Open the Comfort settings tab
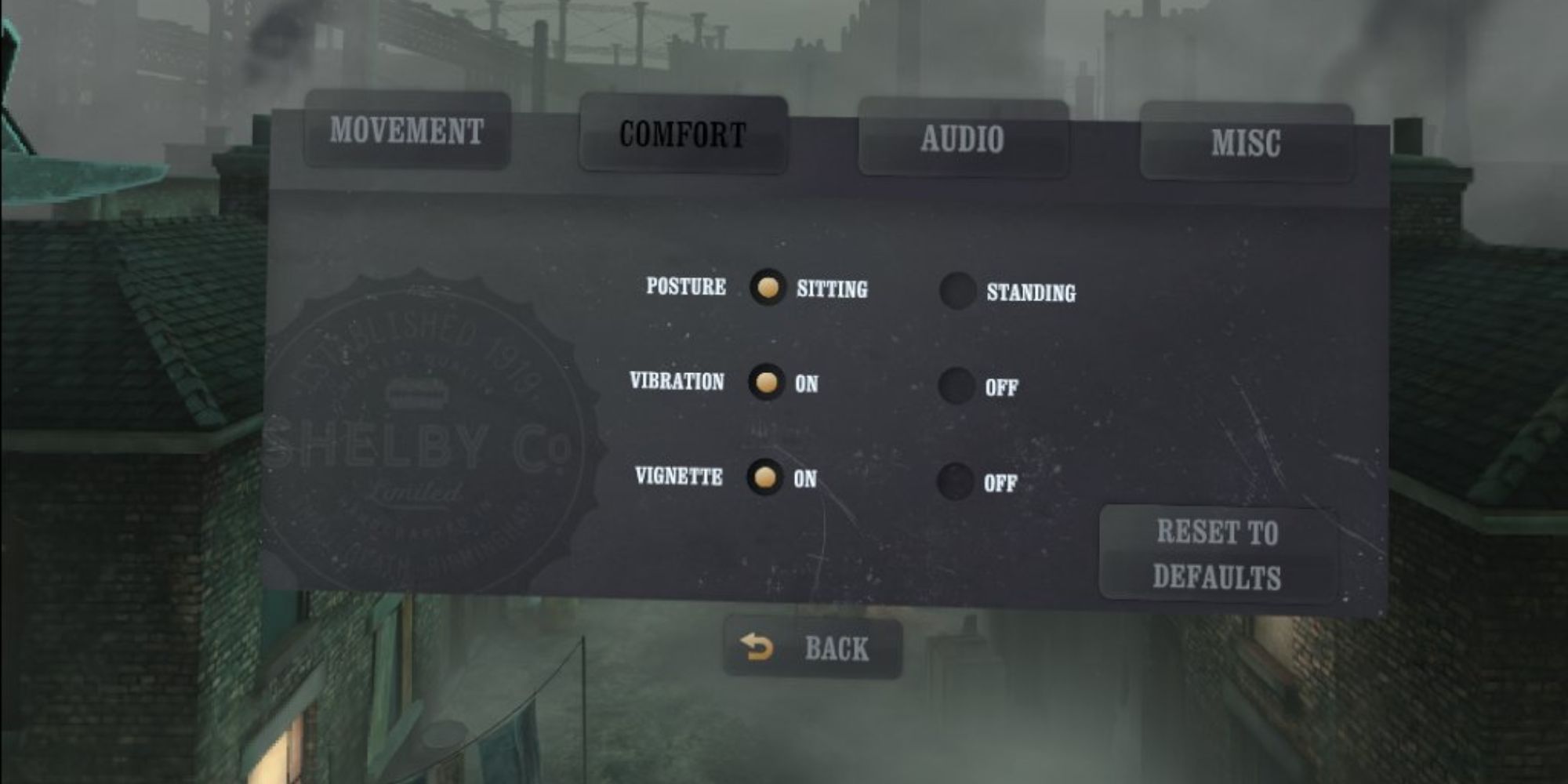Viewport: 1568px width, 784px height. pyautogui.click(x=682, y=135)
